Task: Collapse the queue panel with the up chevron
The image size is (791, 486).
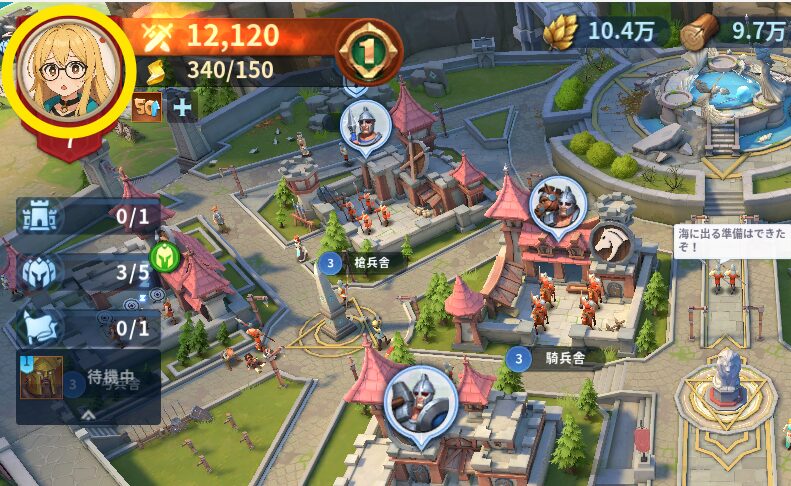Action: point(88,412)
